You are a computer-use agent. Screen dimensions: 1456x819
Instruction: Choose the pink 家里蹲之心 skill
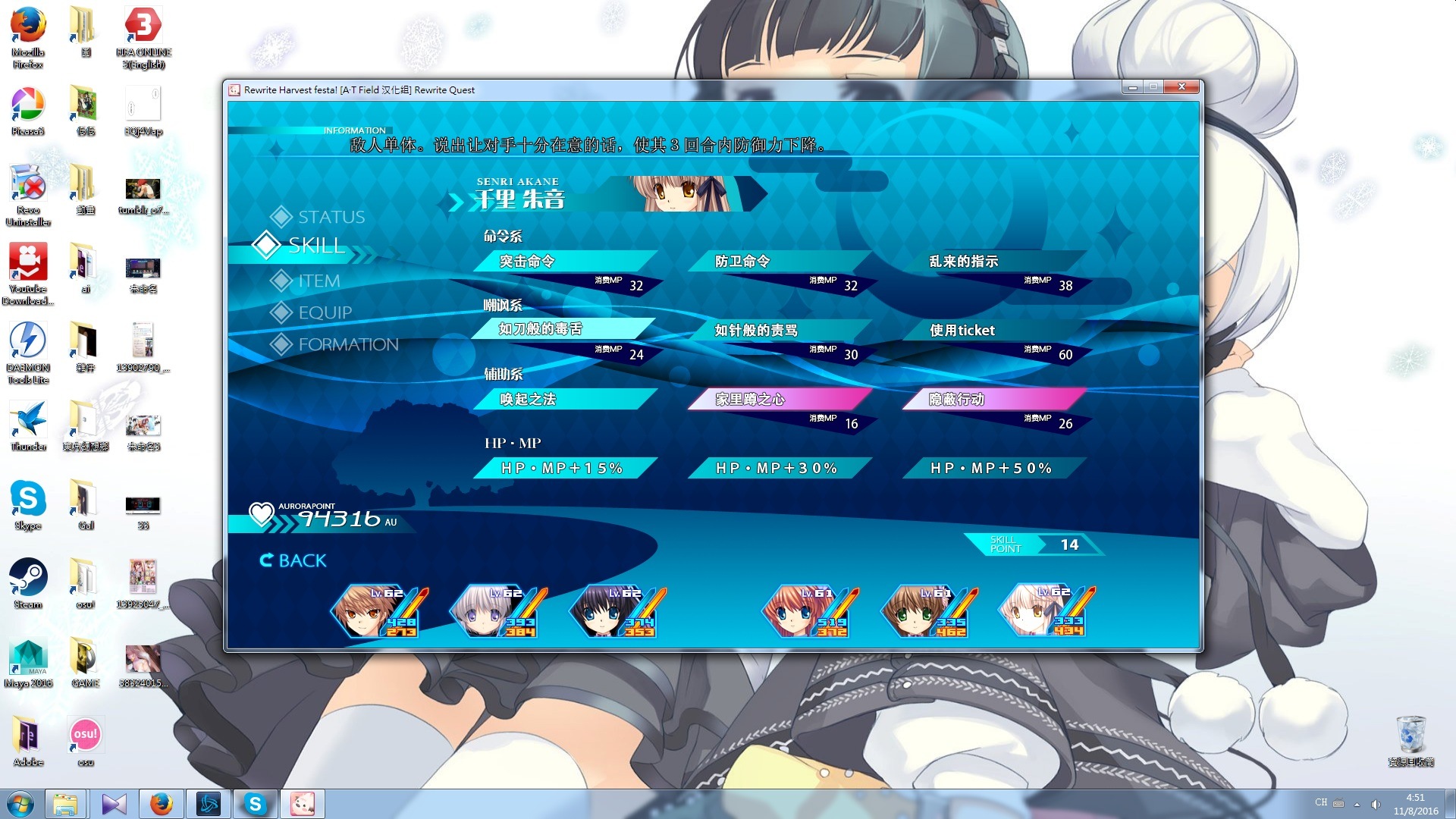click(x=780, y=400)
